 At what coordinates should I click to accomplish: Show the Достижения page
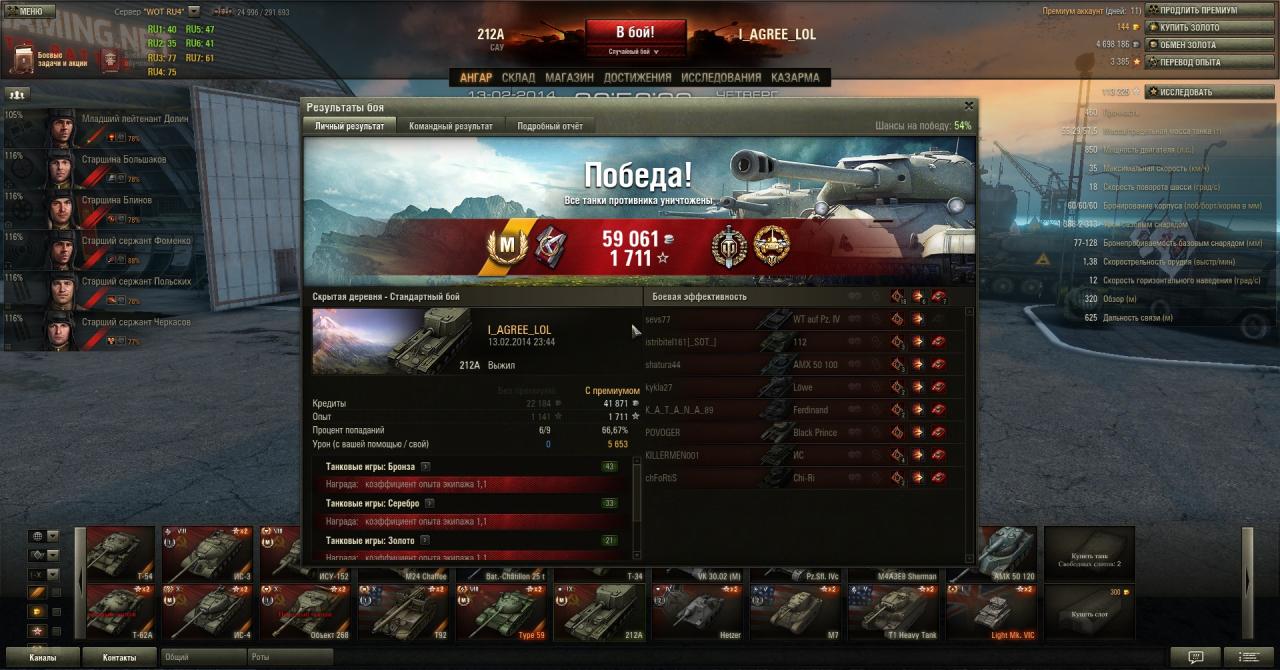[x=637, y=77]
